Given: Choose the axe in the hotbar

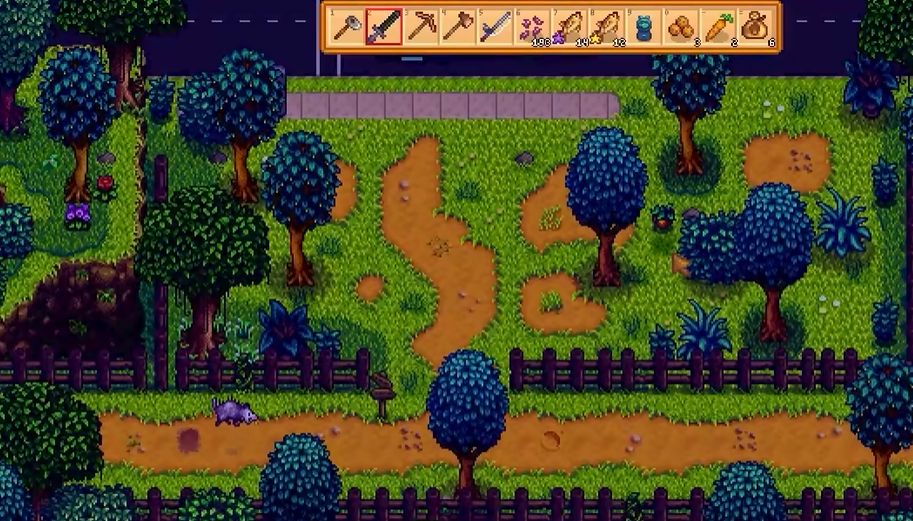Looking at the screenshot, I should [458, 27].
